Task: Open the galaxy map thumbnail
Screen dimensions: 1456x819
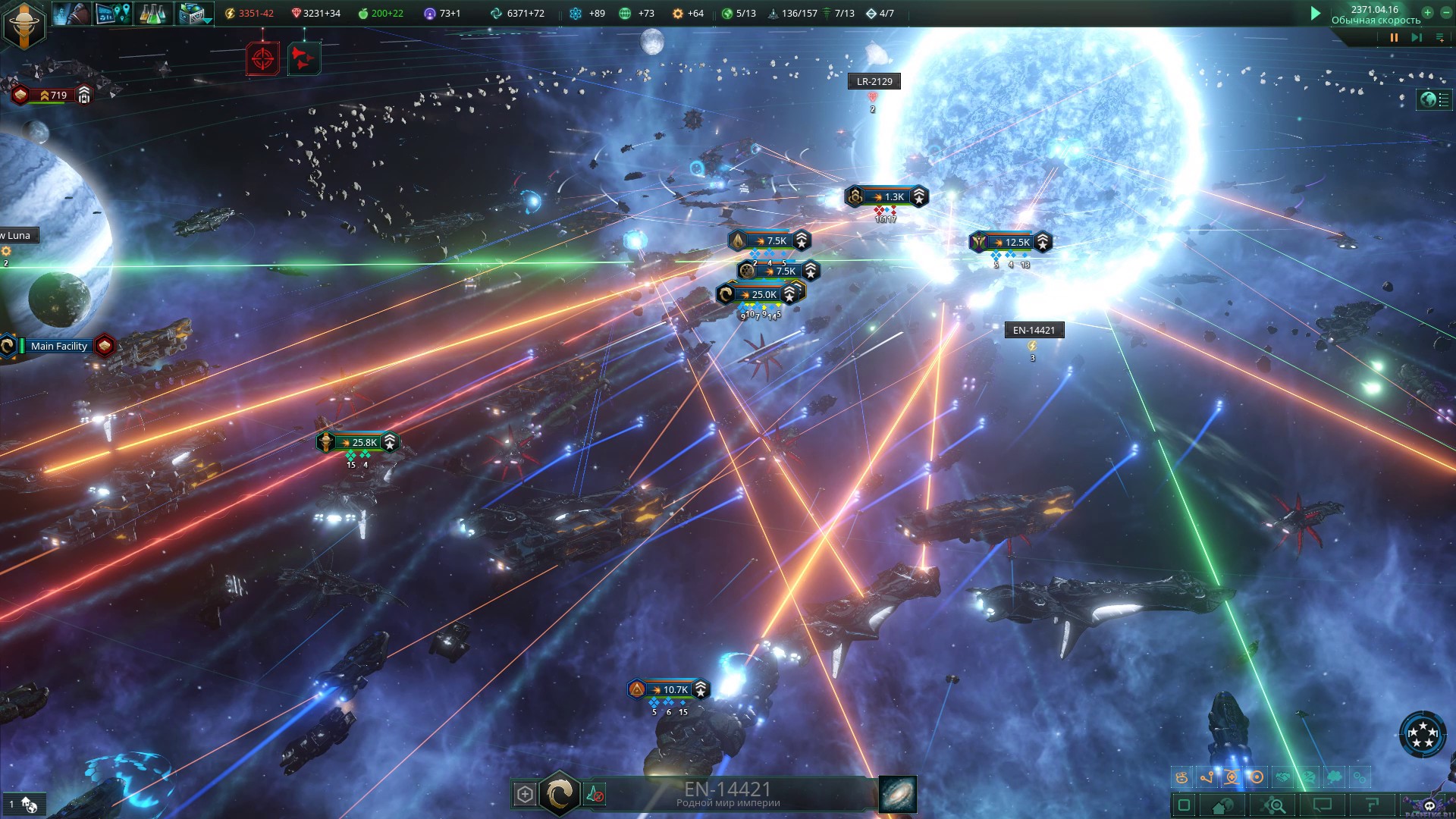Action: 898,794
